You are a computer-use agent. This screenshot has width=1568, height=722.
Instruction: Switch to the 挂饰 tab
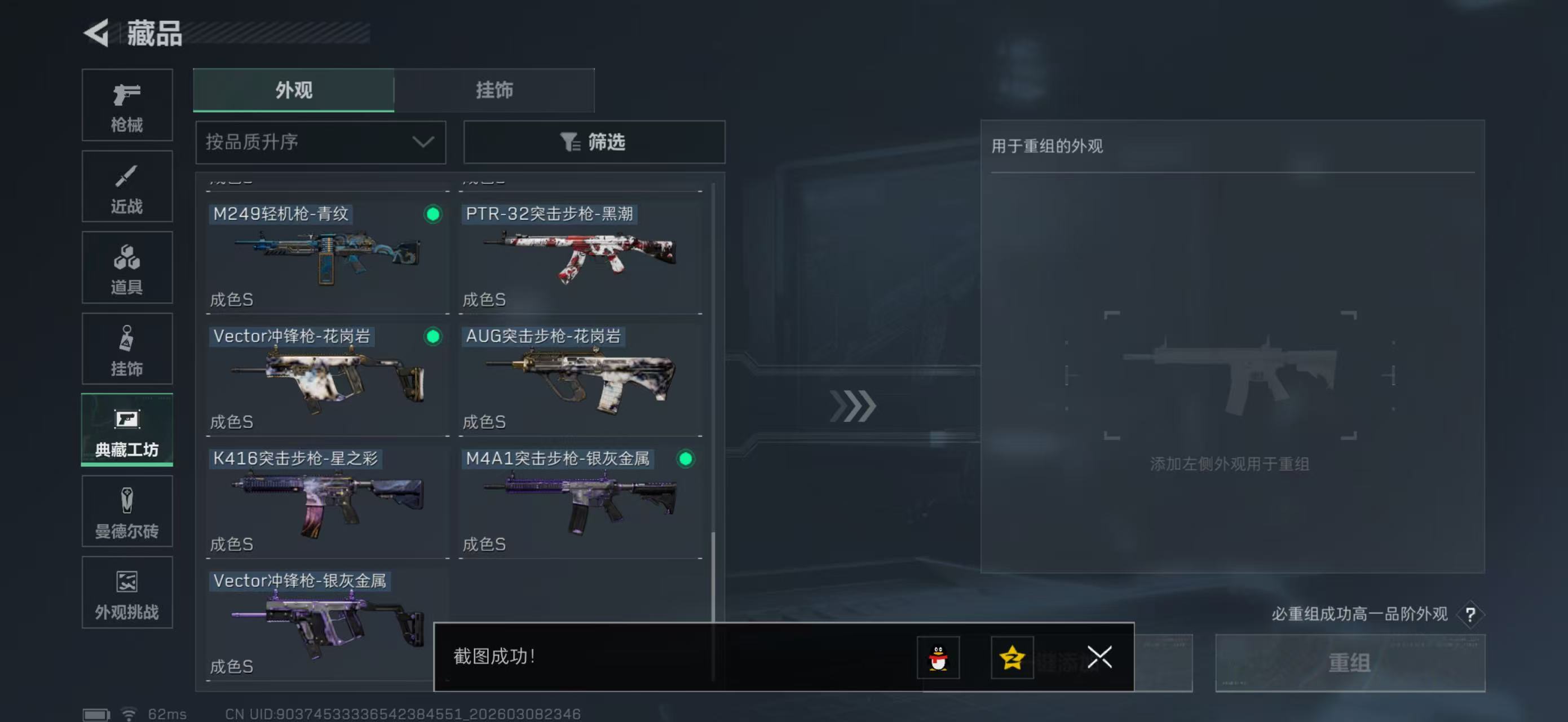coord(494,90)
